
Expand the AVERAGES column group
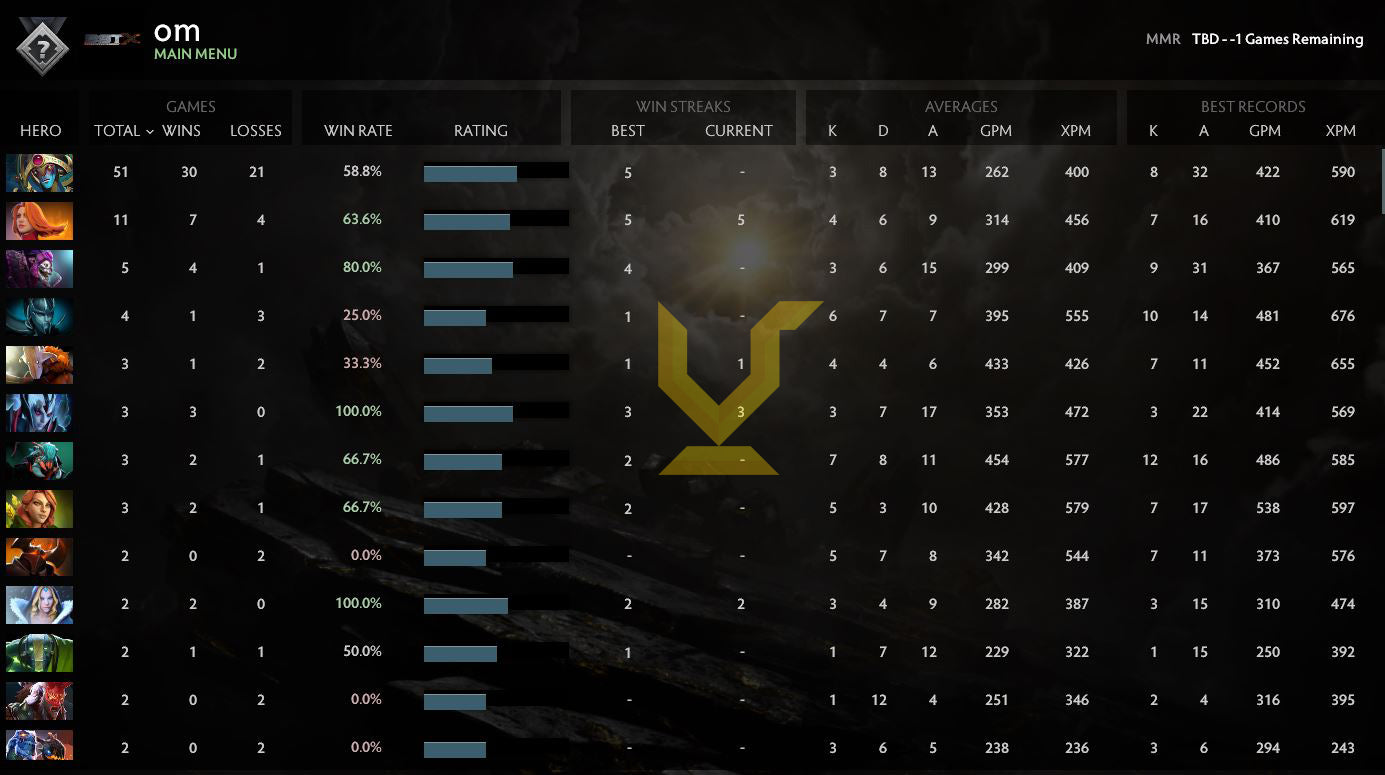point(961,106)
